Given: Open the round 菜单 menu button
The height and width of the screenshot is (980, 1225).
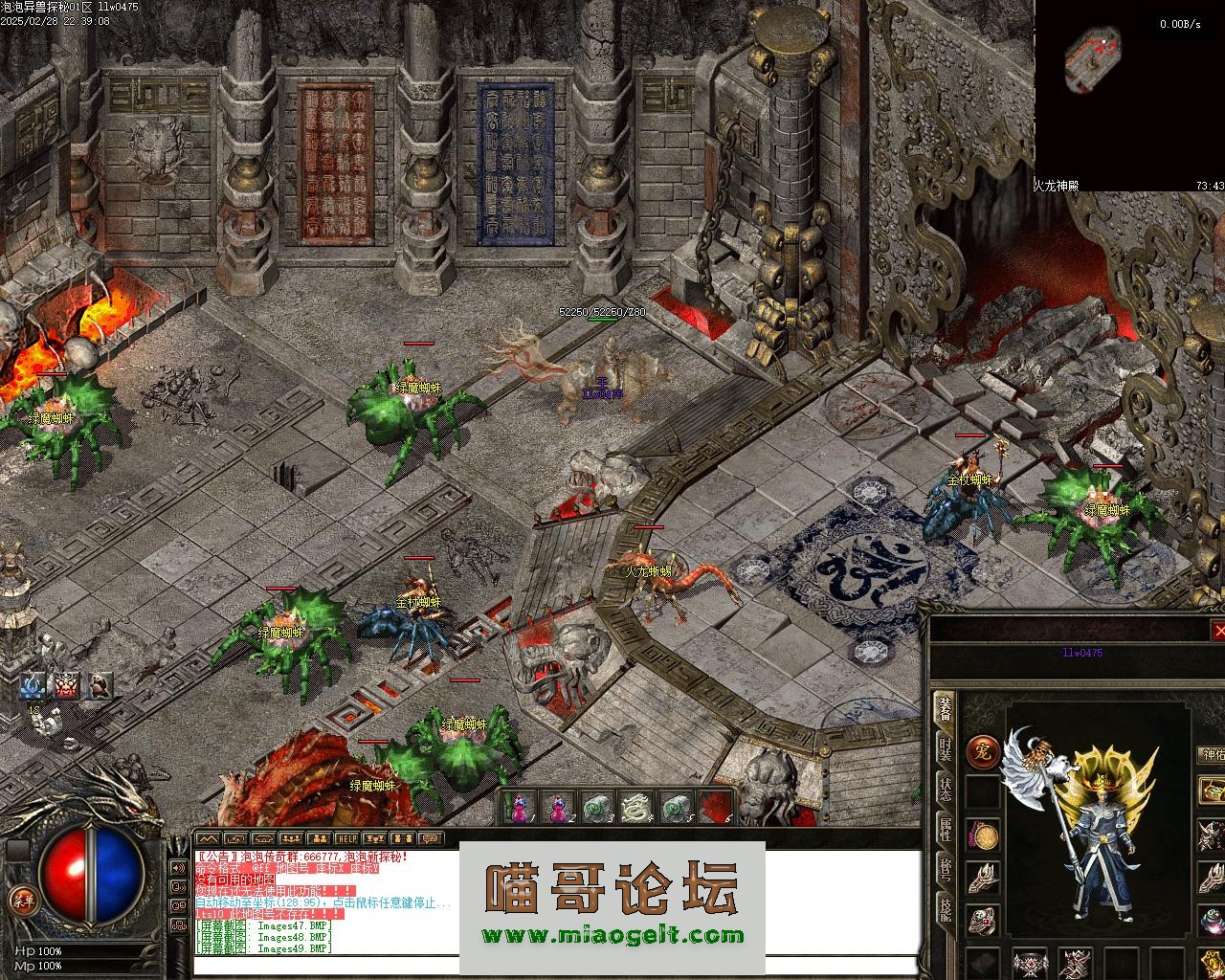Looking at the screenshot, I should pyautogui.click(x=21, y=900).
